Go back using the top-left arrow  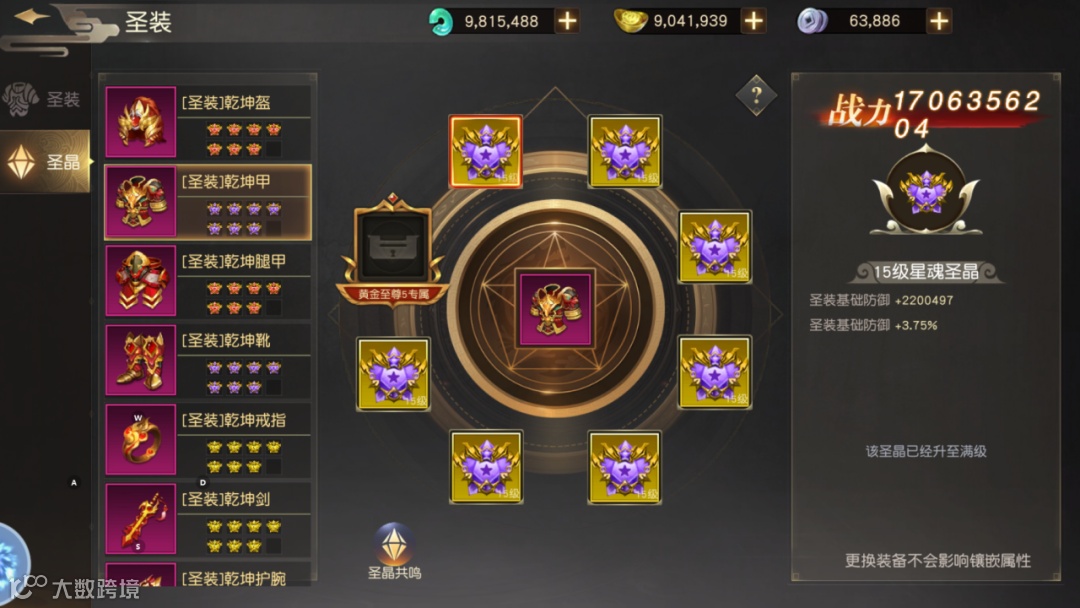34,17
